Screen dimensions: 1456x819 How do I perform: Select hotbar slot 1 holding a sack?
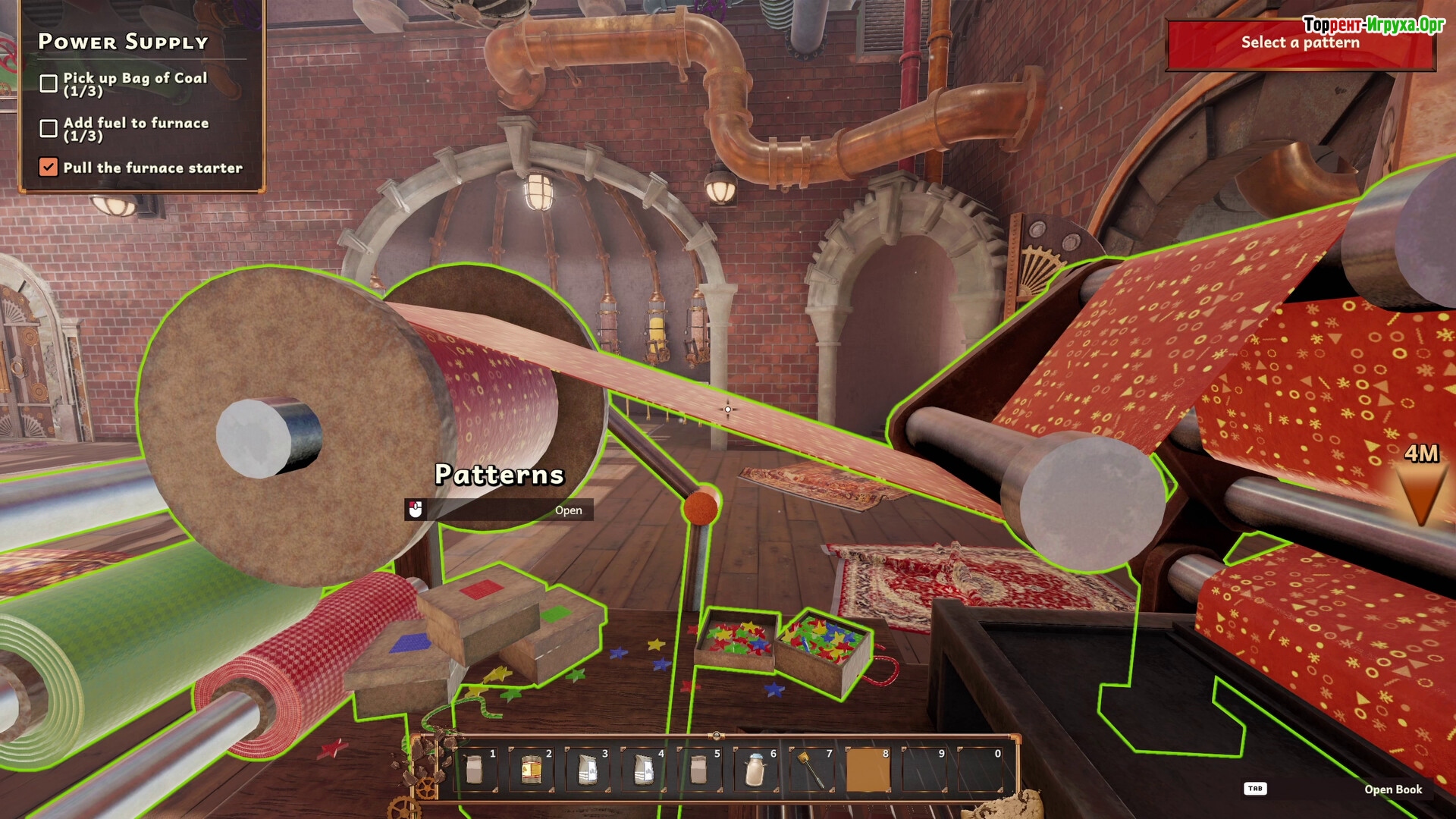pyautogui.click(x=475, y=770)
